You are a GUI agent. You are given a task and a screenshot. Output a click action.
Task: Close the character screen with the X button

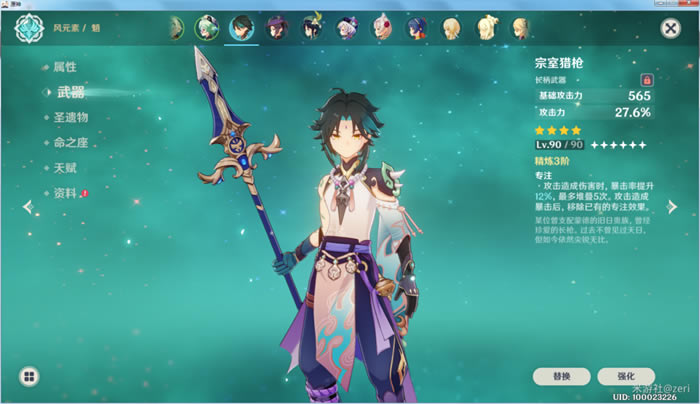(x=670, y=29)
